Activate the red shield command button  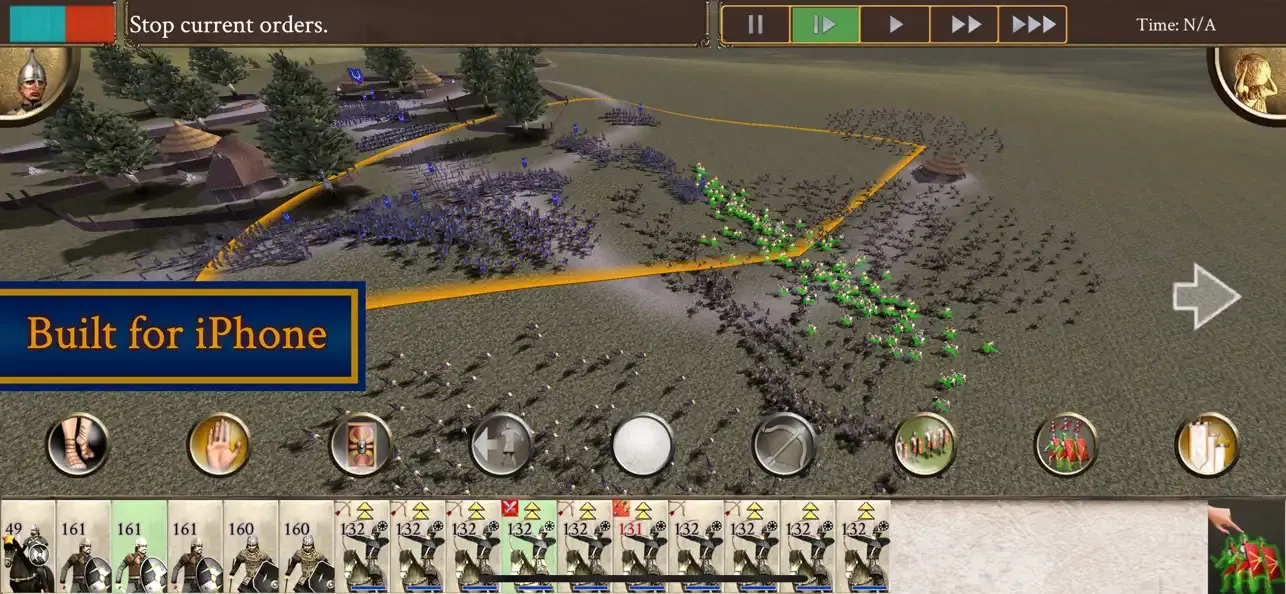[360, 445]
